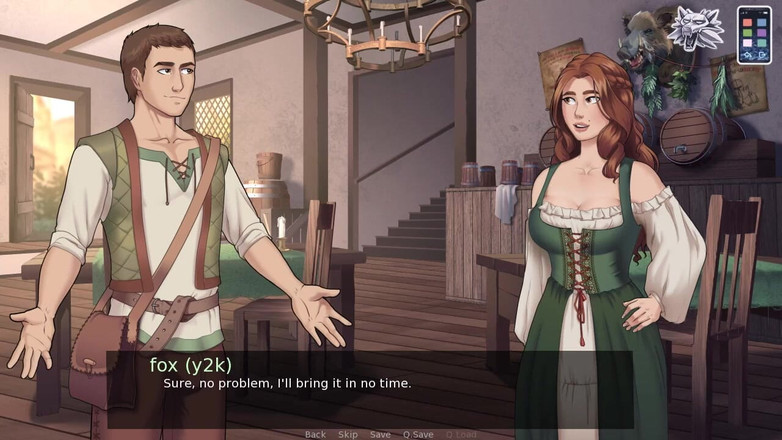The image size is (782, 440).
Task: Quick save with Q.Save
Action: coord(418,434)
